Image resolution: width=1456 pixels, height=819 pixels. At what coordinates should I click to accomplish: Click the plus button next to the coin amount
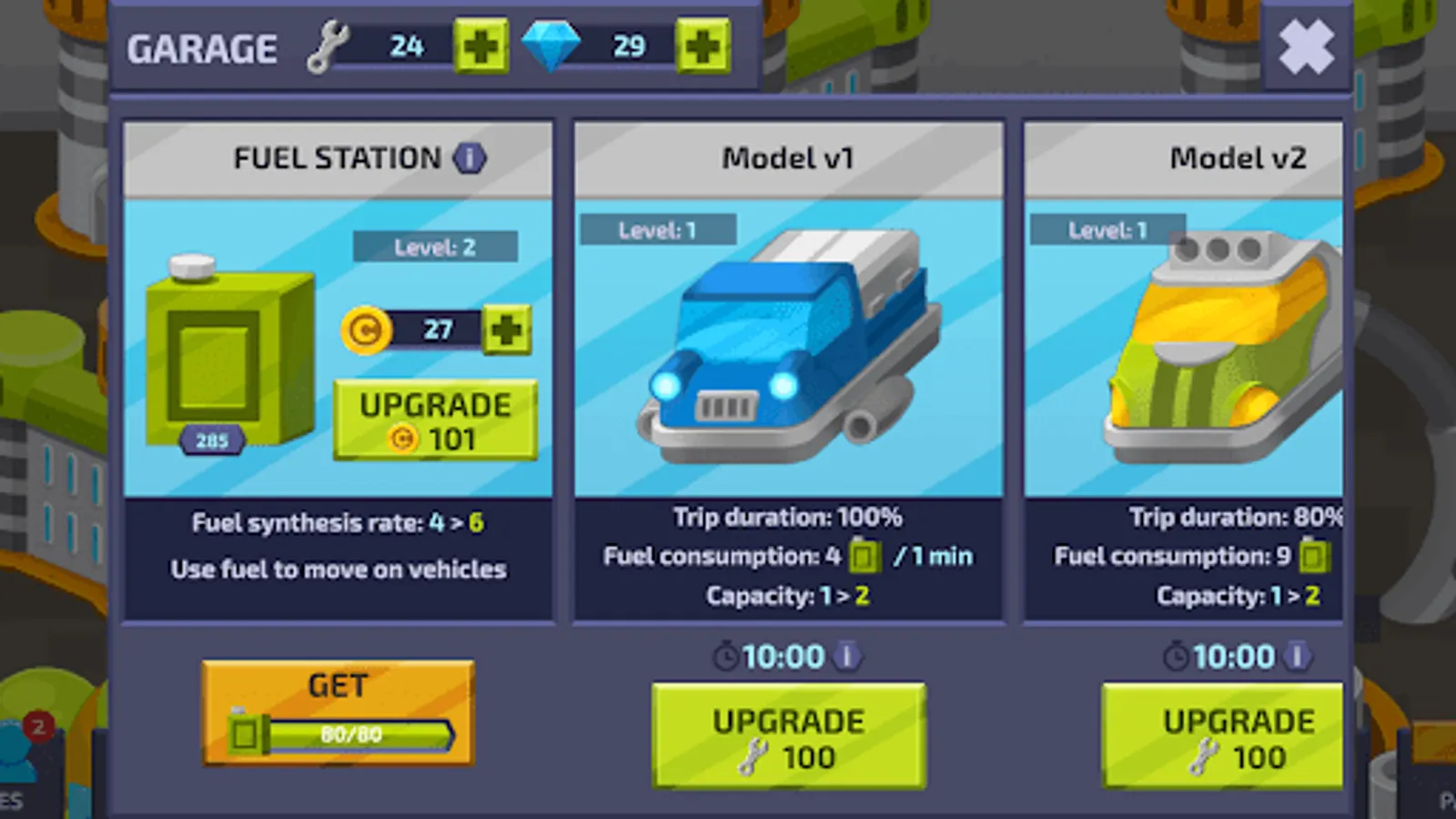[x=506, y=329]
